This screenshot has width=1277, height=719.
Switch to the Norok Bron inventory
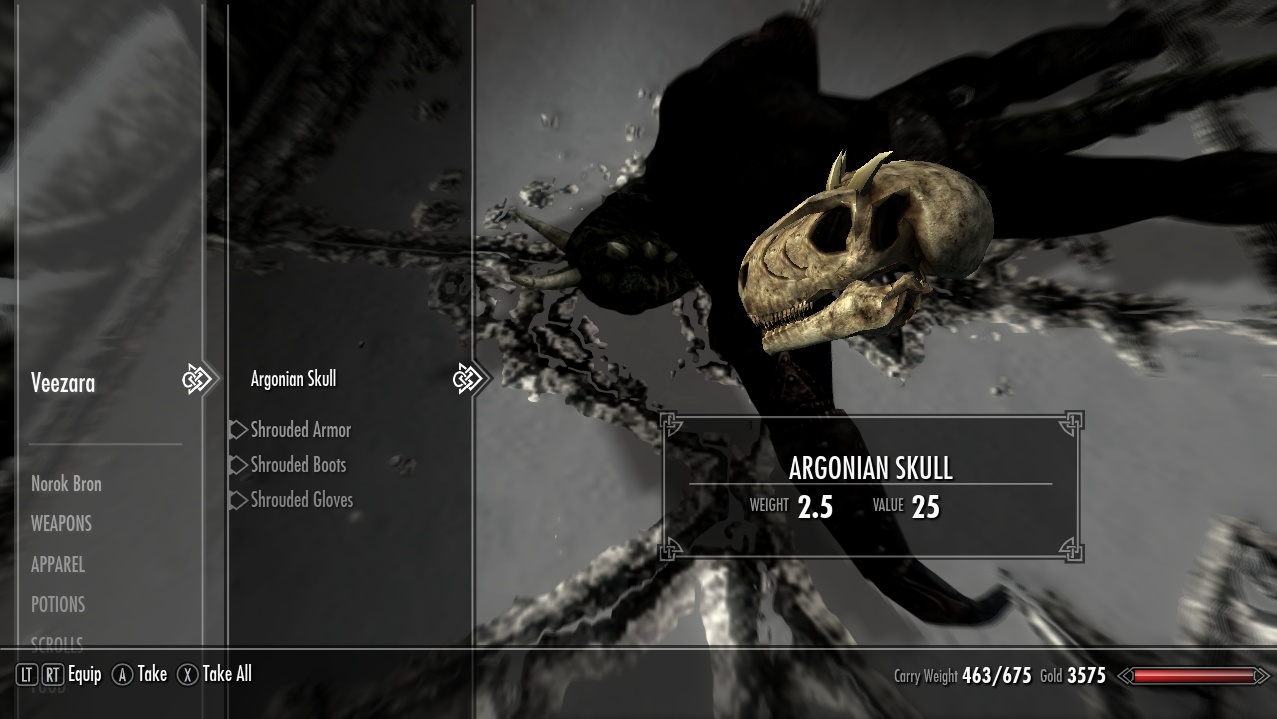pos(66,484)
